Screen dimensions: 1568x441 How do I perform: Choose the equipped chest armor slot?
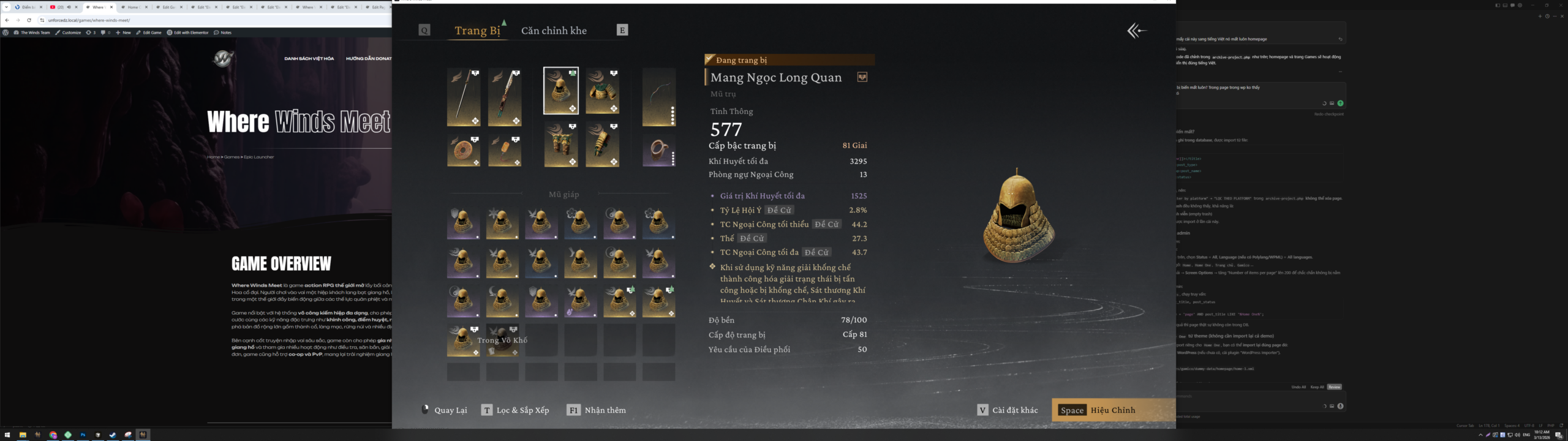click(602, 91)
